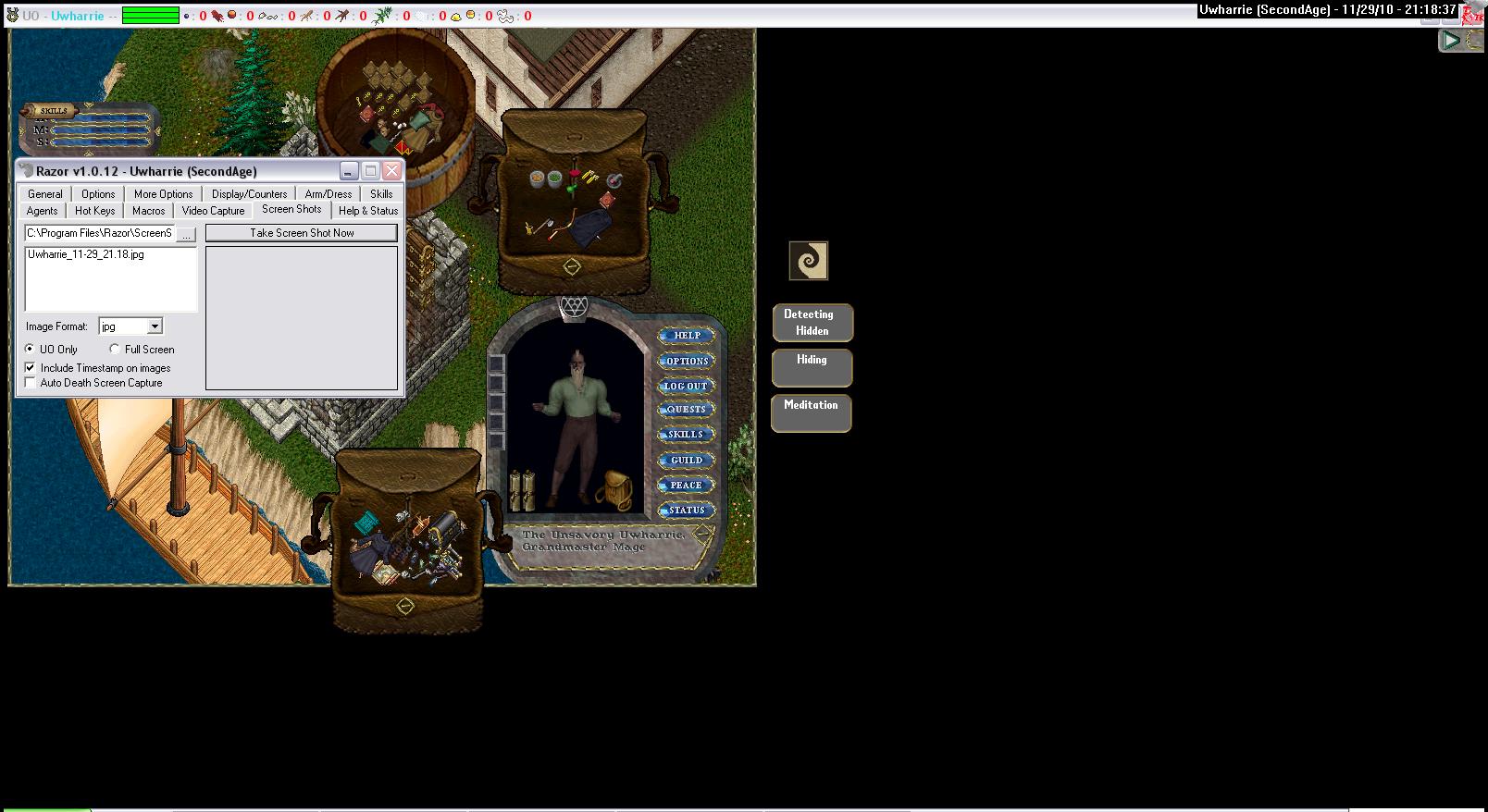The width and height of the screenshot is (1488, 812).
Task: Use the Detecting Hidden skill button
Action: tap(812, 323)
